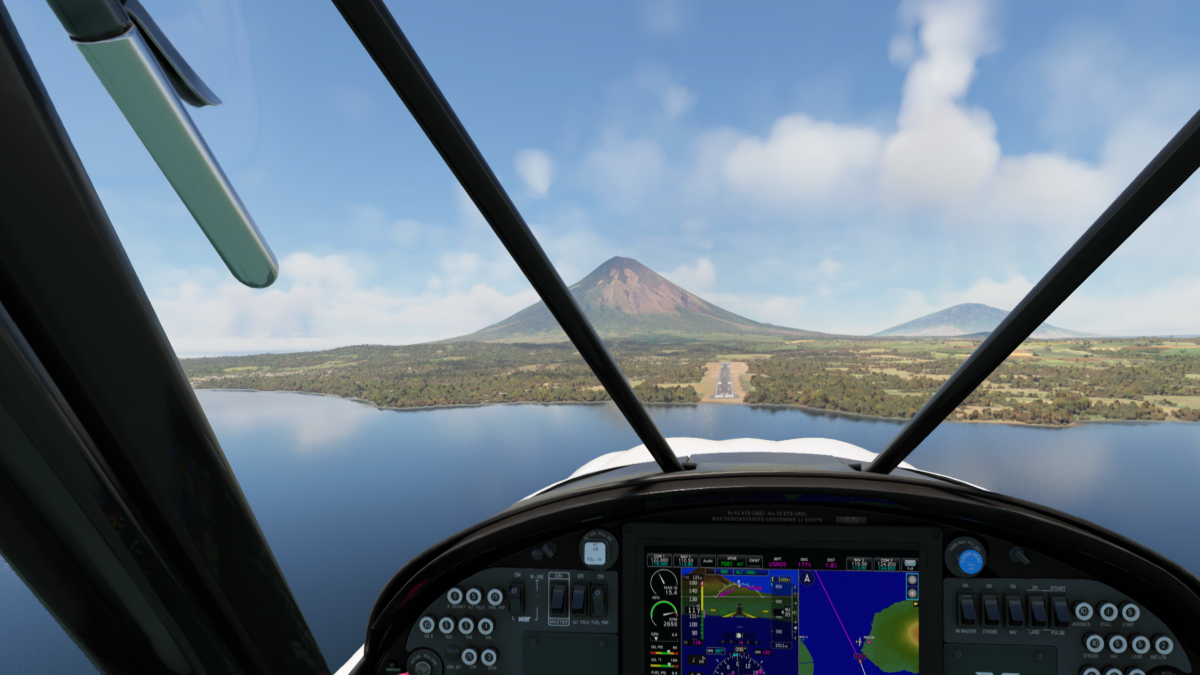Flip the MASTER battery switch
This screenshot has width=1200, height=675.
pos(558,599)
